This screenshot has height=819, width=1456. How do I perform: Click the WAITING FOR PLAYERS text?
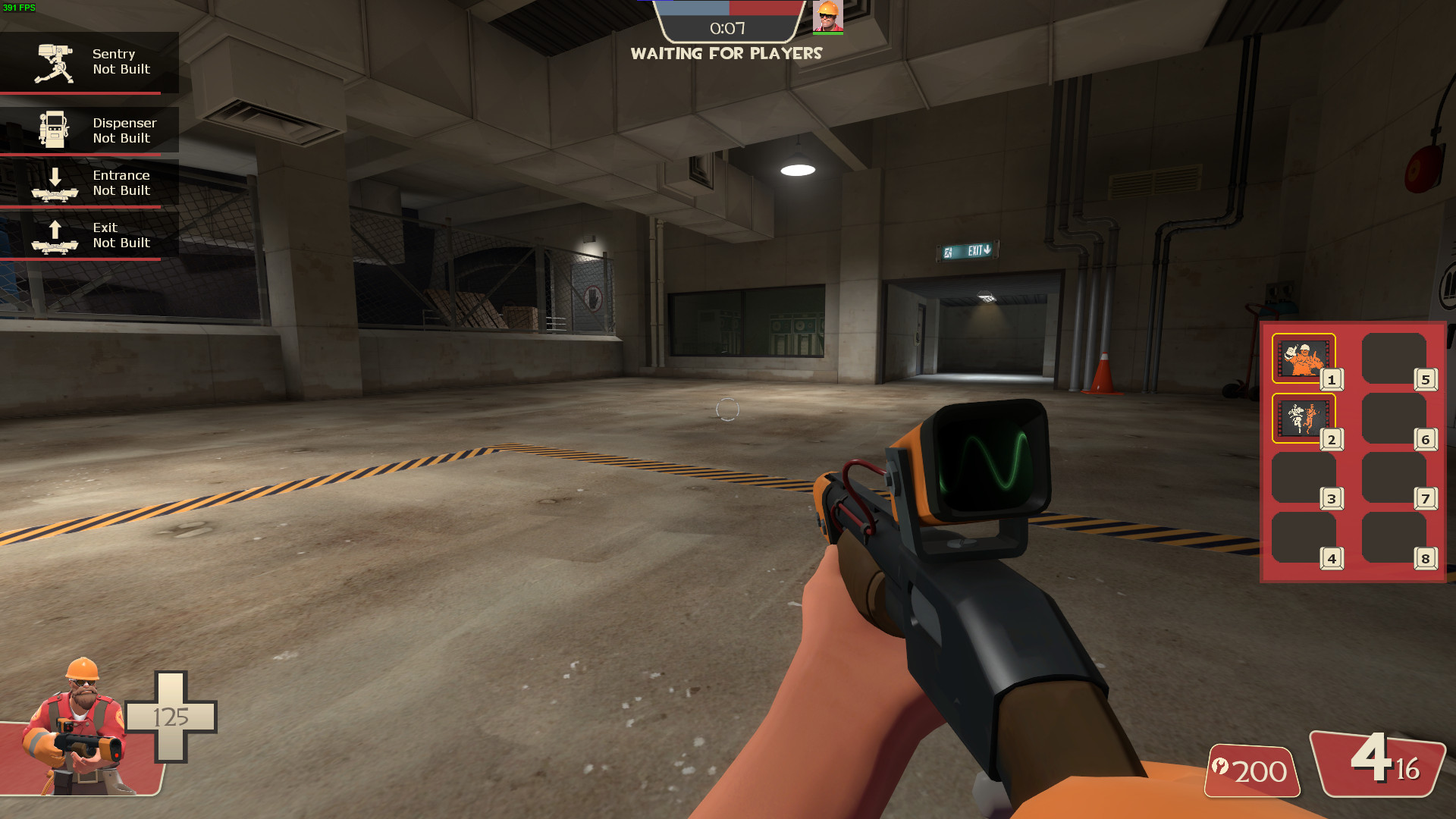click(x=727, y=53)
